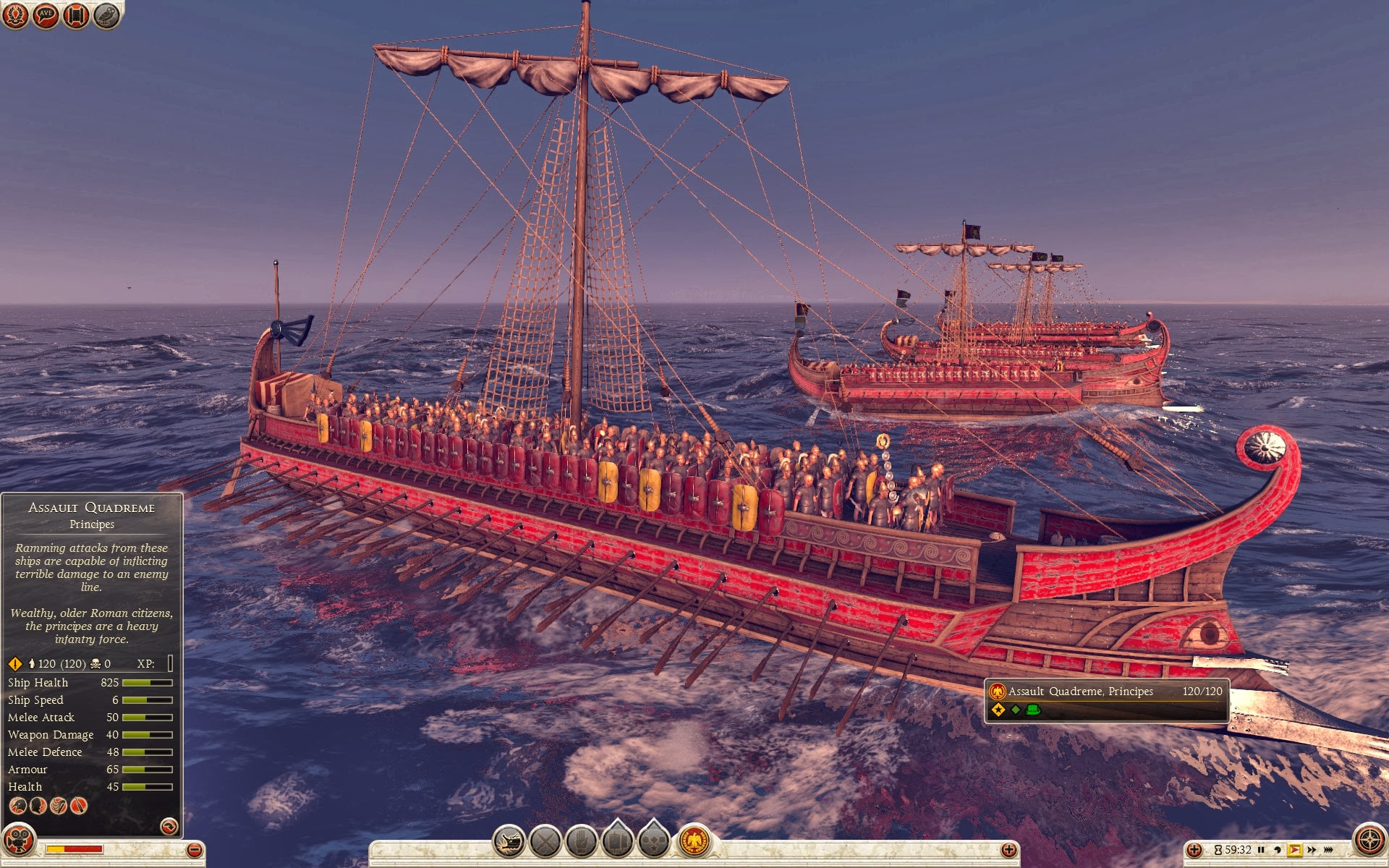This screenshot has height=868, width=1389.
Task: Pause the battle
Action: pyautogui.click(x=1261, y=850)
